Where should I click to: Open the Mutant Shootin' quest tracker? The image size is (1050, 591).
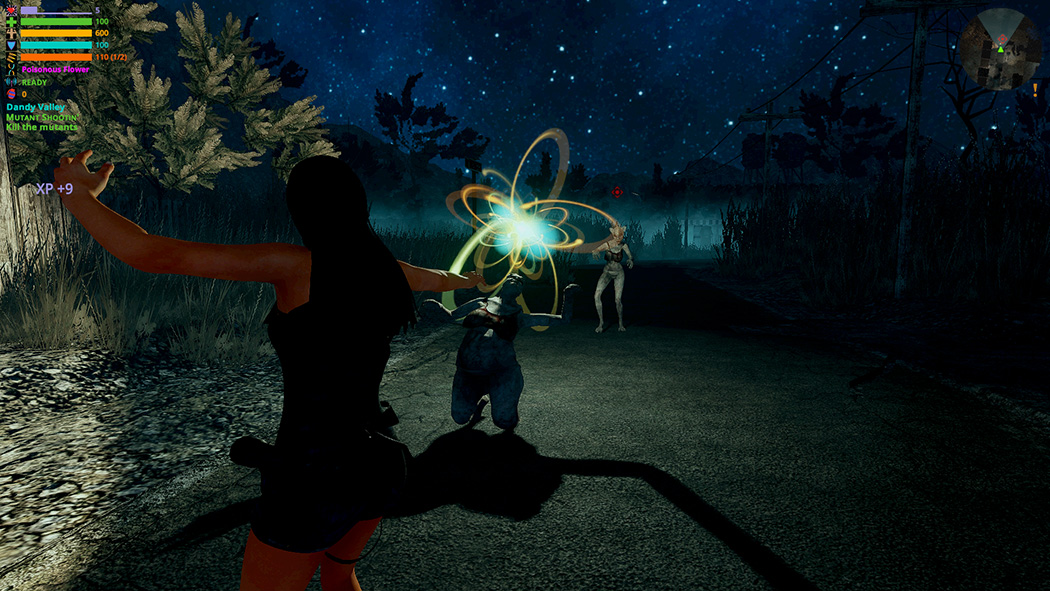point(41,117)
